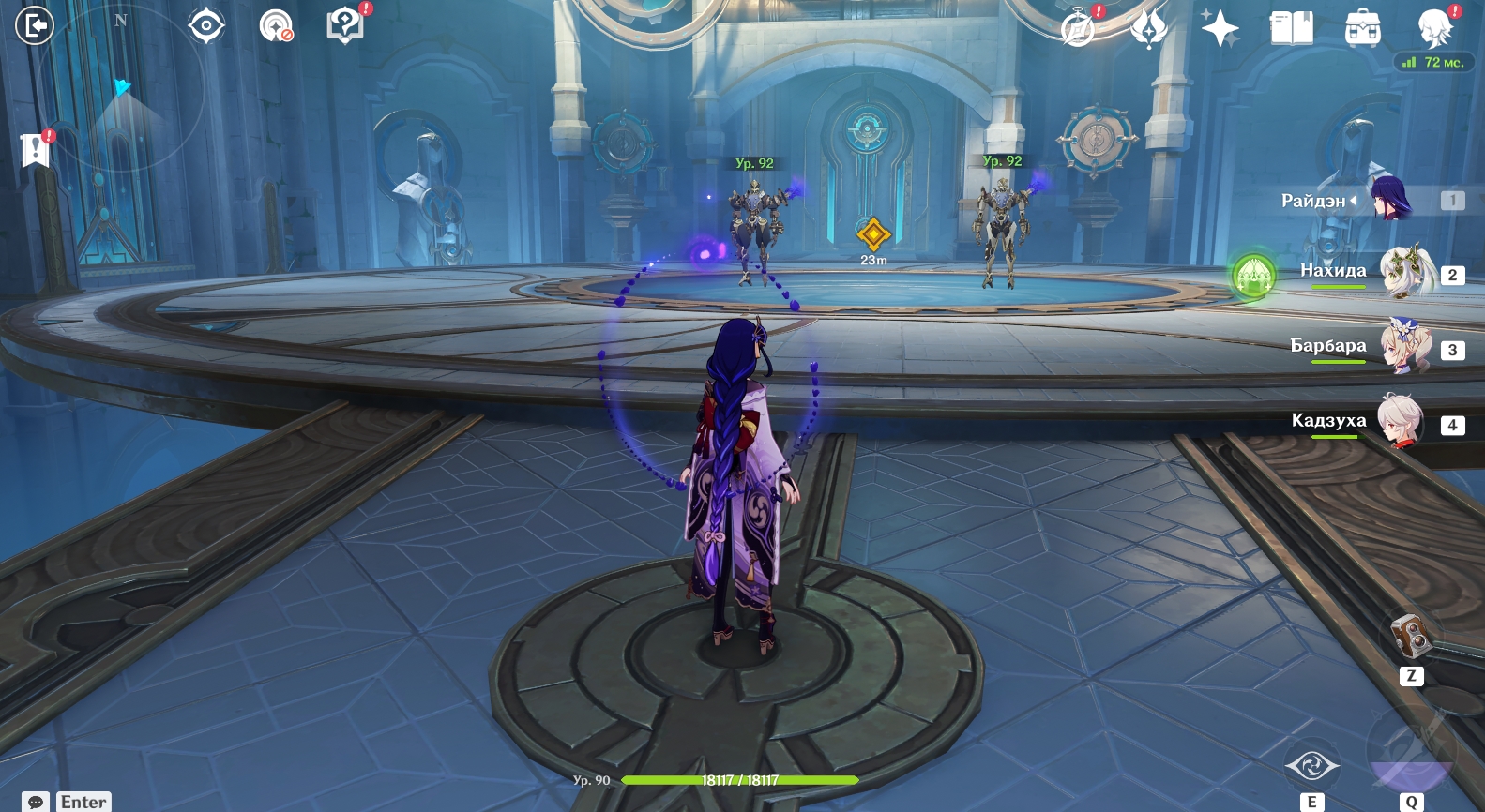Image resolution: width=1485 pixels, height=812 pixels.
Task: Open the wish star icon
Action: [x=1220, y=28]
